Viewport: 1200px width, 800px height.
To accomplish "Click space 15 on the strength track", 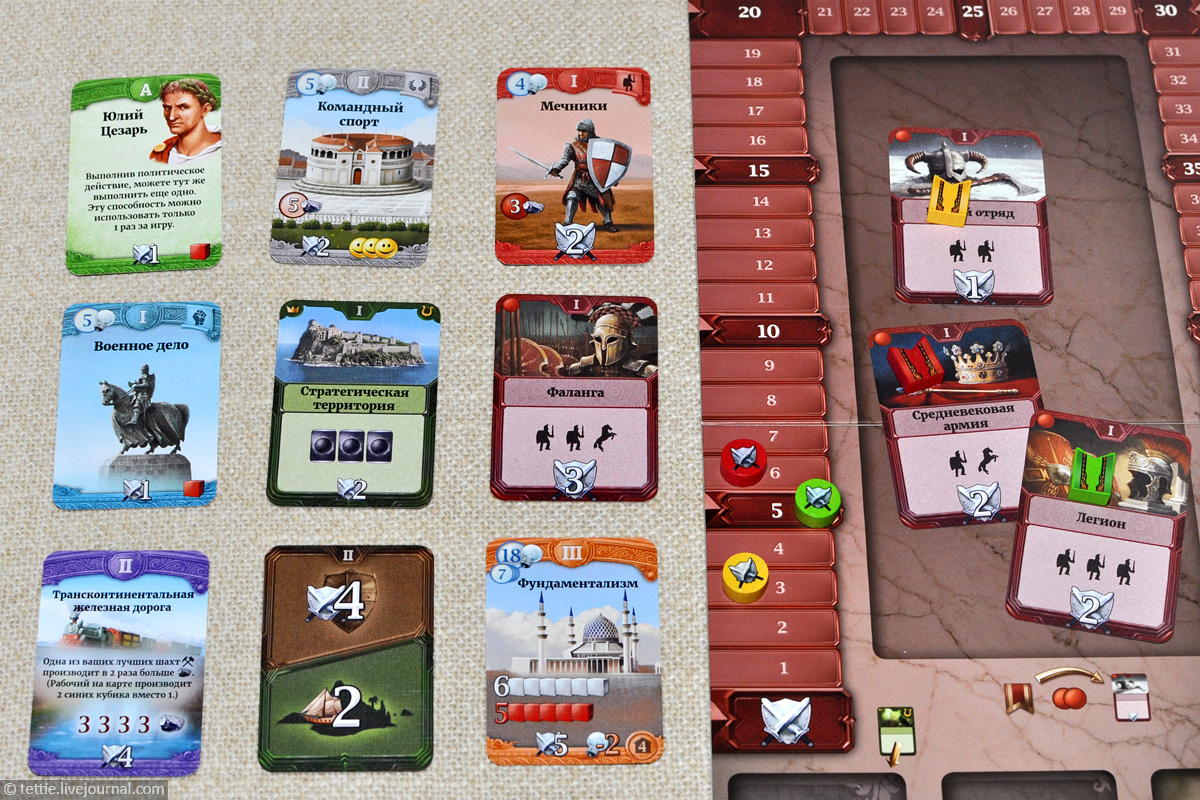I will coord(758,170).
